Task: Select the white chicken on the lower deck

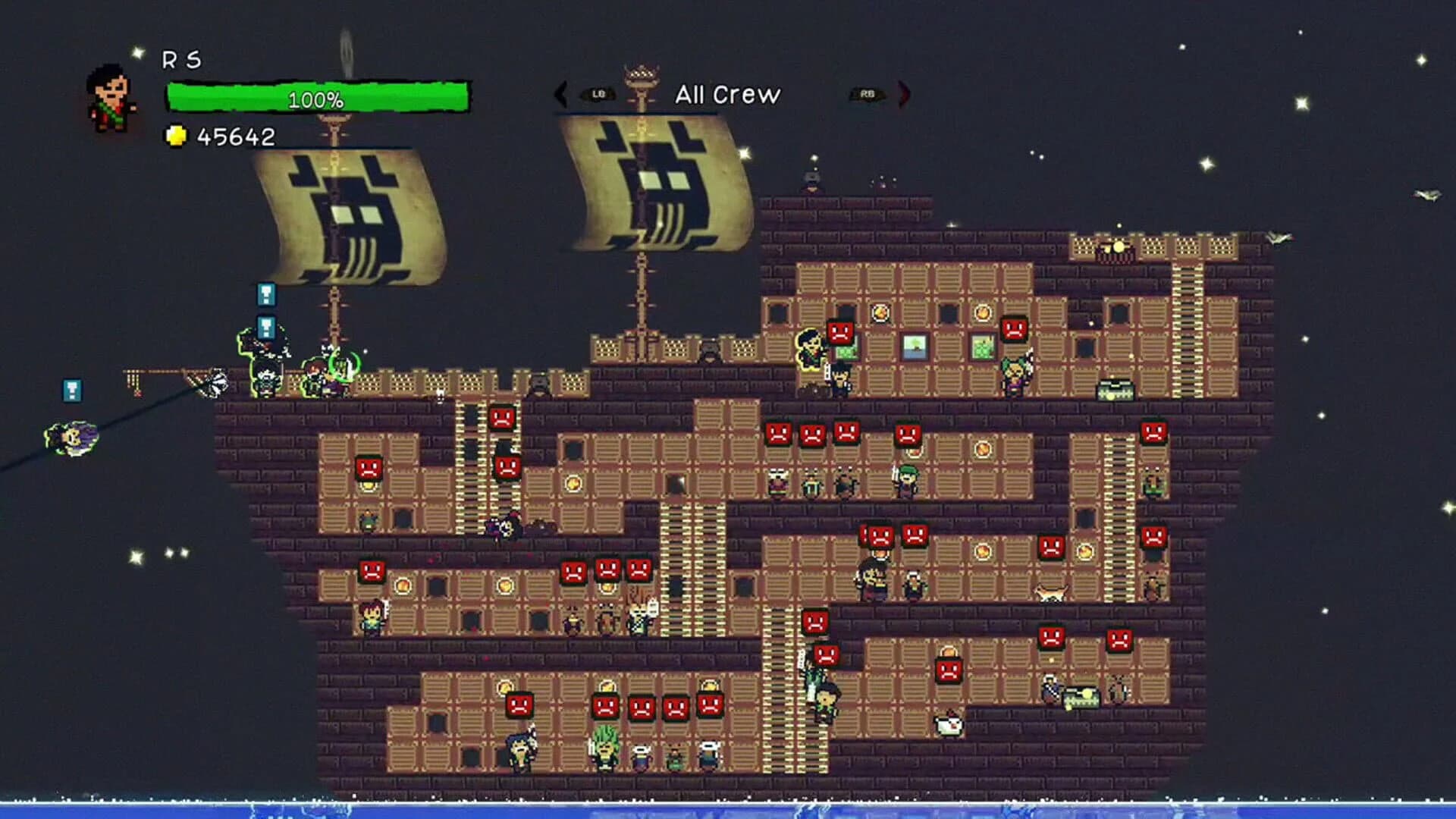Action: [947, 726]
